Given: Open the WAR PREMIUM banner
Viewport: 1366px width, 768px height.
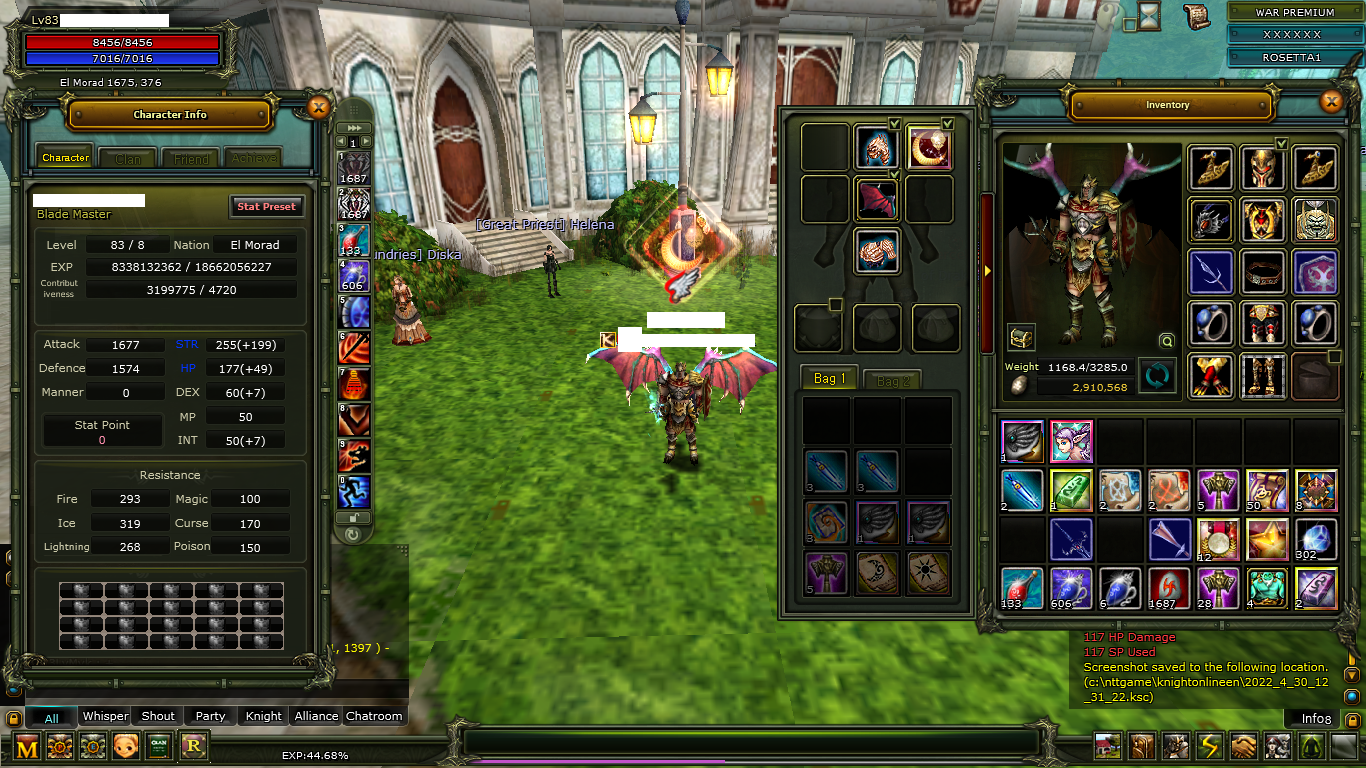Looking at the screenshot, I should point(1295,13).
